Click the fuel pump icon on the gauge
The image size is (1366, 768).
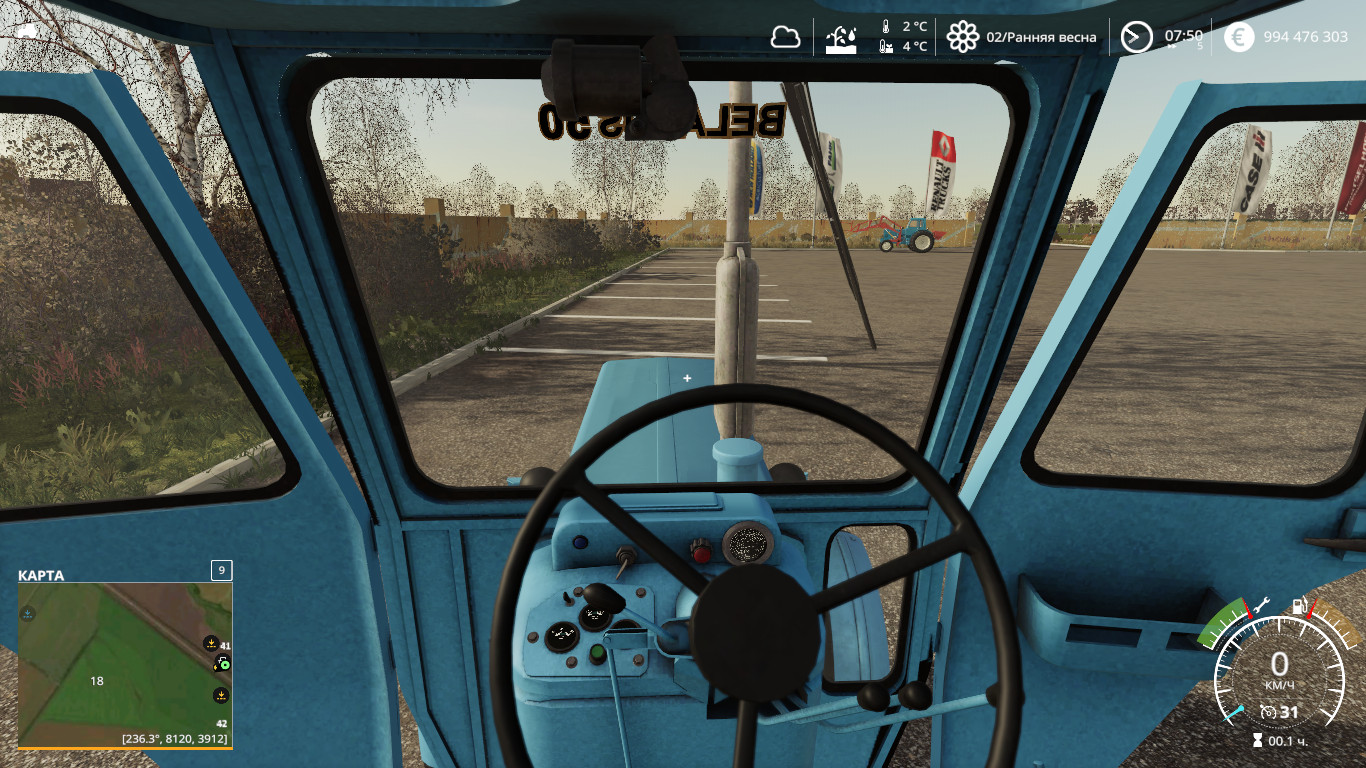click(x=1300, y=605)
